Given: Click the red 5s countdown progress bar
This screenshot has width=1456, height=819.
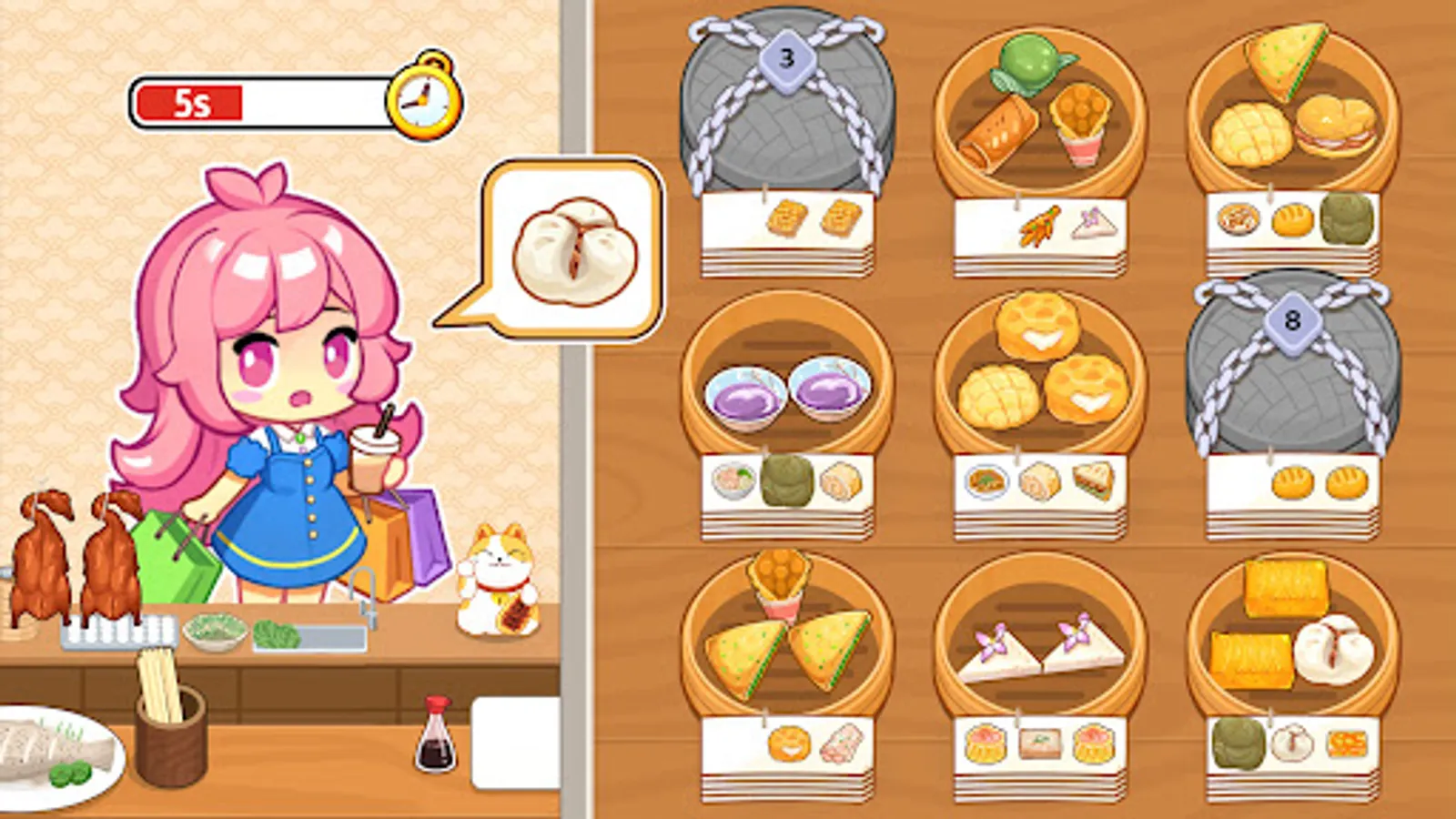Looking at the screenshot, I should (x=193, y=100).
